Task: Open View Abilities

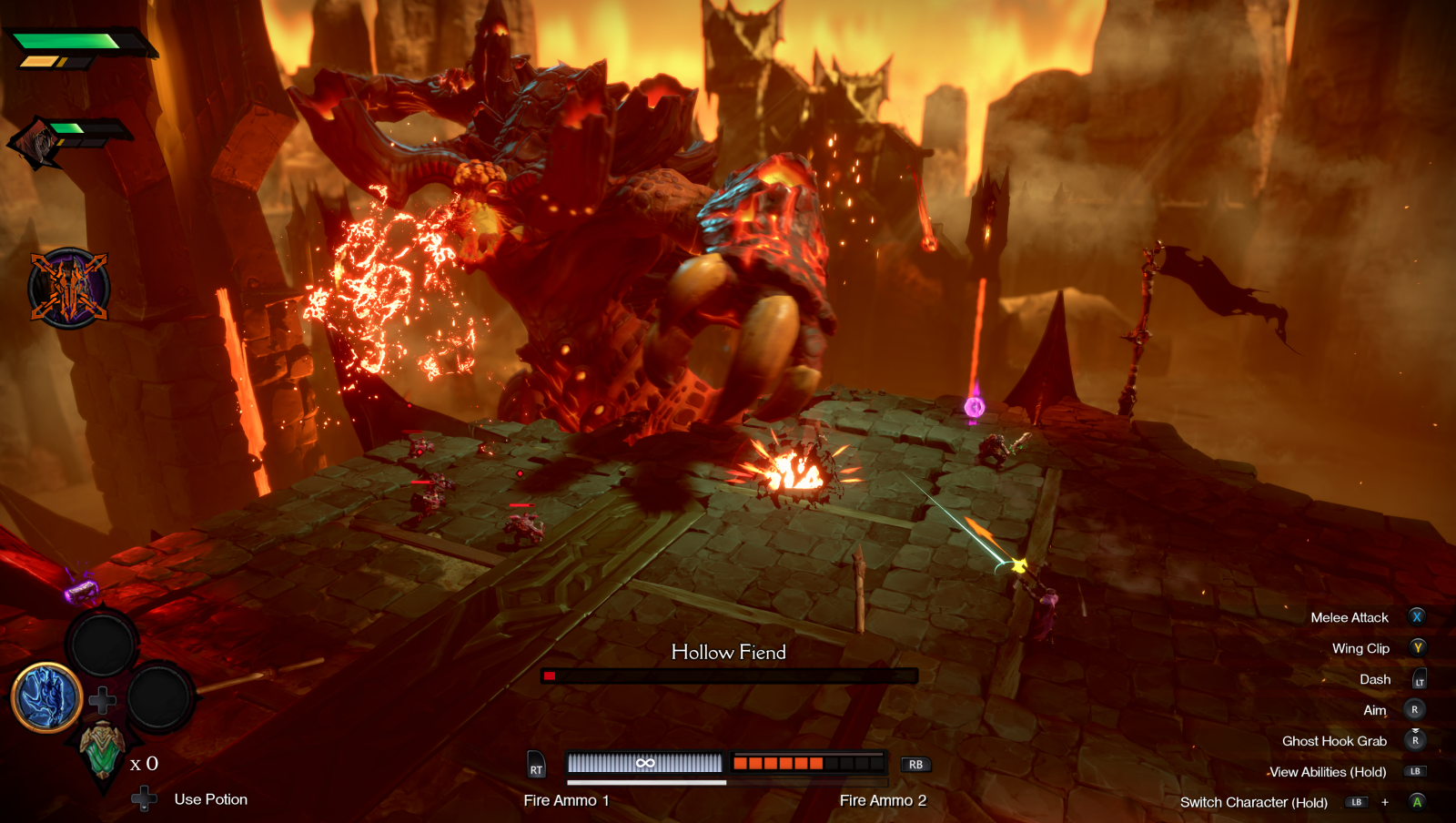Action: pos(1328,772)
